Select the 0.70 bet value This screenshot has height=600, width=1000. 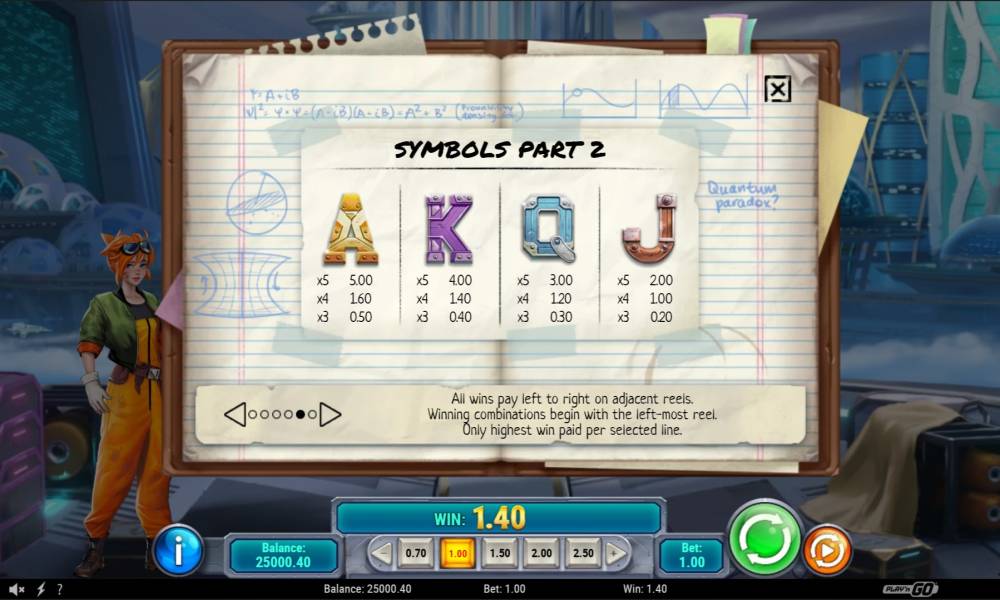point(416,553)
